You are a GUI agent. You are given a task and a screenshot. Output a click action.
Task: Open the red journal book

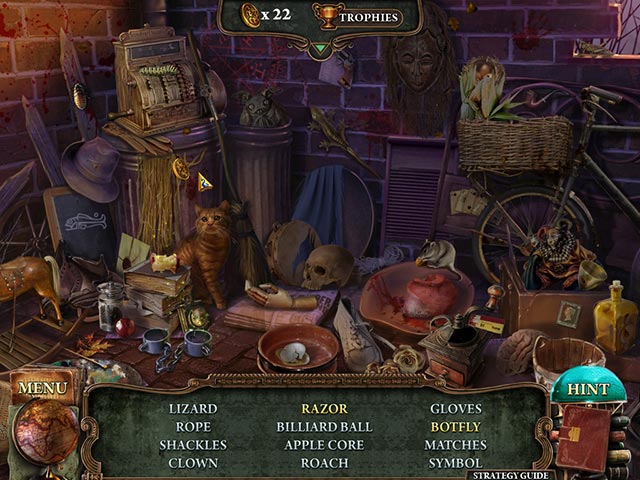point(584,437)
